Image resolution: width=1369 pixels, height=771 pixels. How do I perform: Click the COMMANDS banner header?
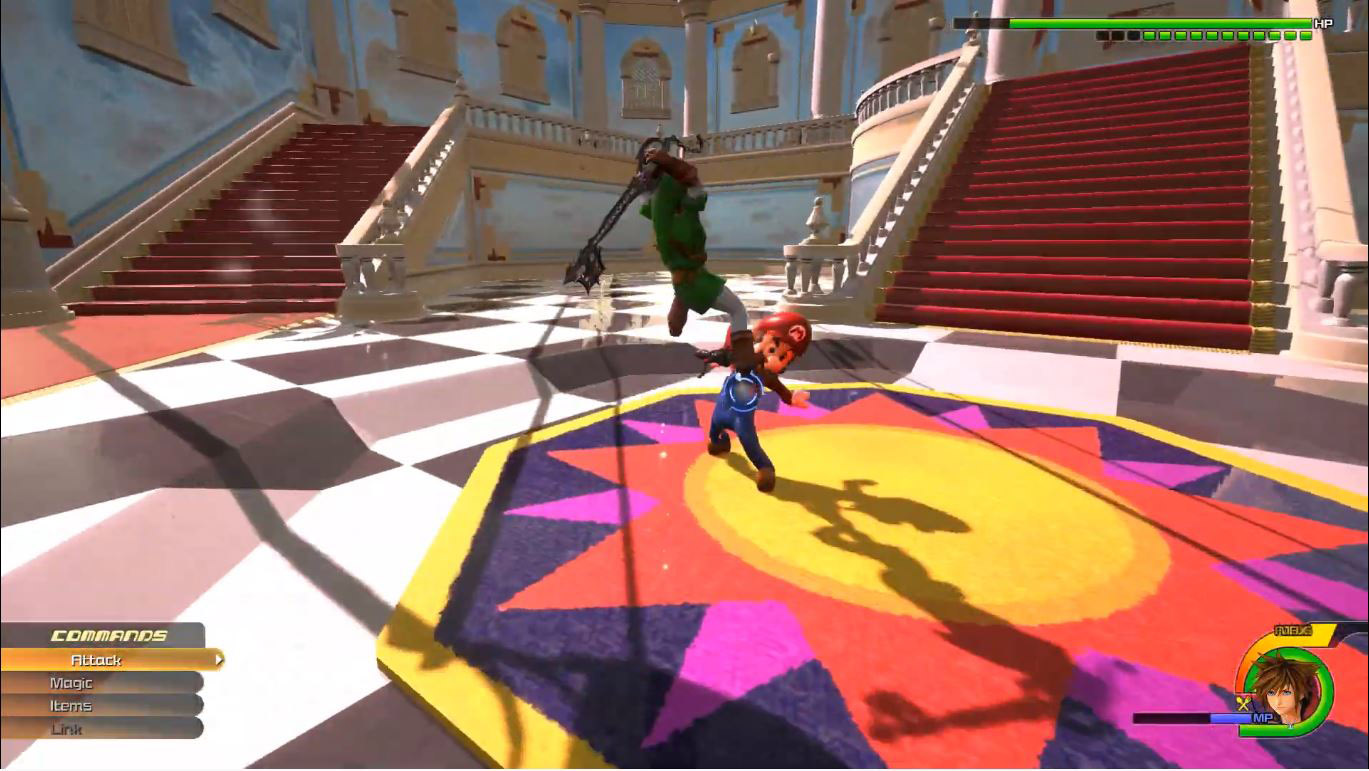point(108,636)
